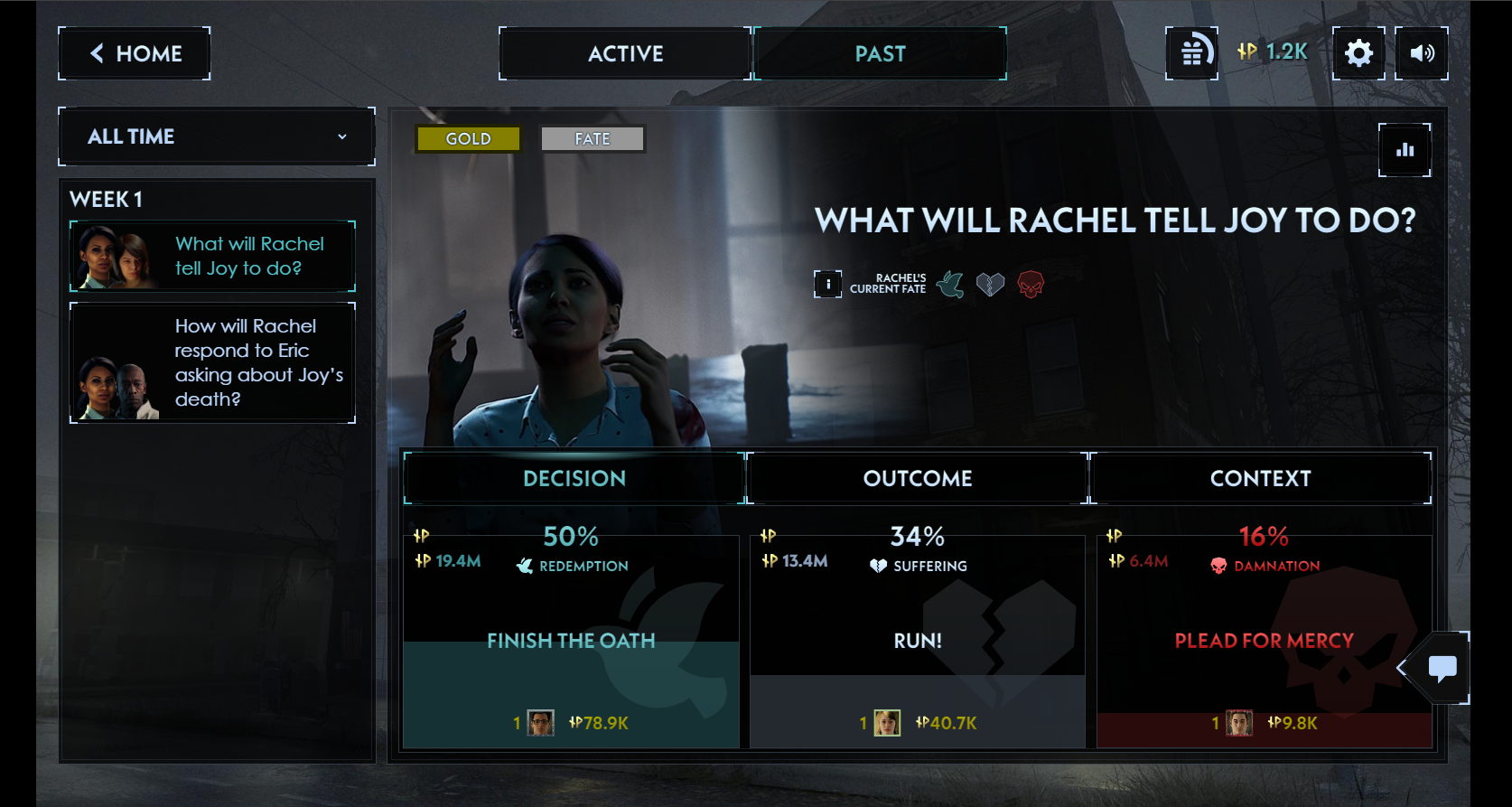Viewport: 1512px width, 807px height.
Task: Select 'What will Rachel tell Joy to do?'
Action: coord(213,256)
